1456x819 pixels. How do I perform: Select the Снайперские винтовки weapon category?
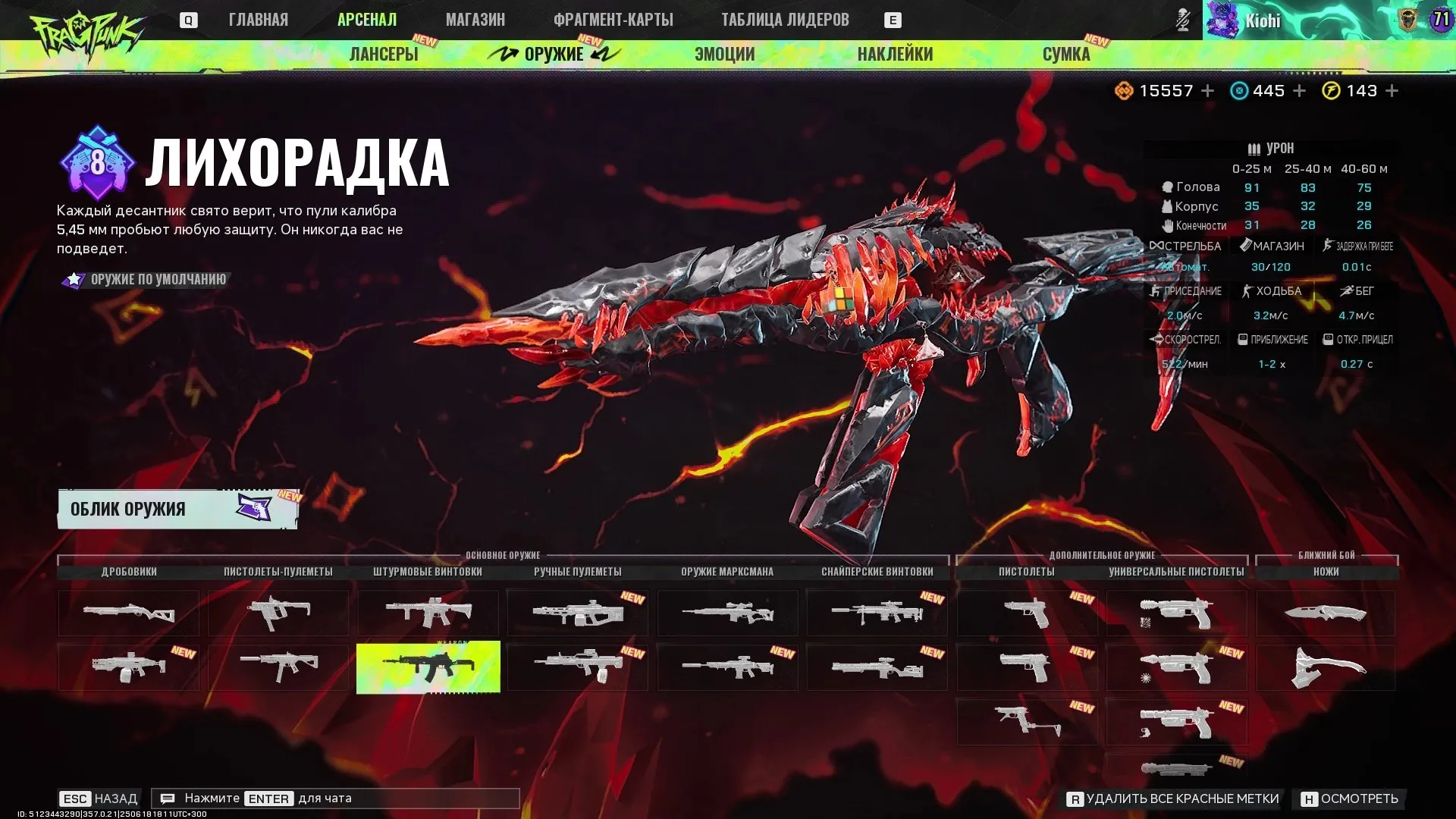(877, 572)
